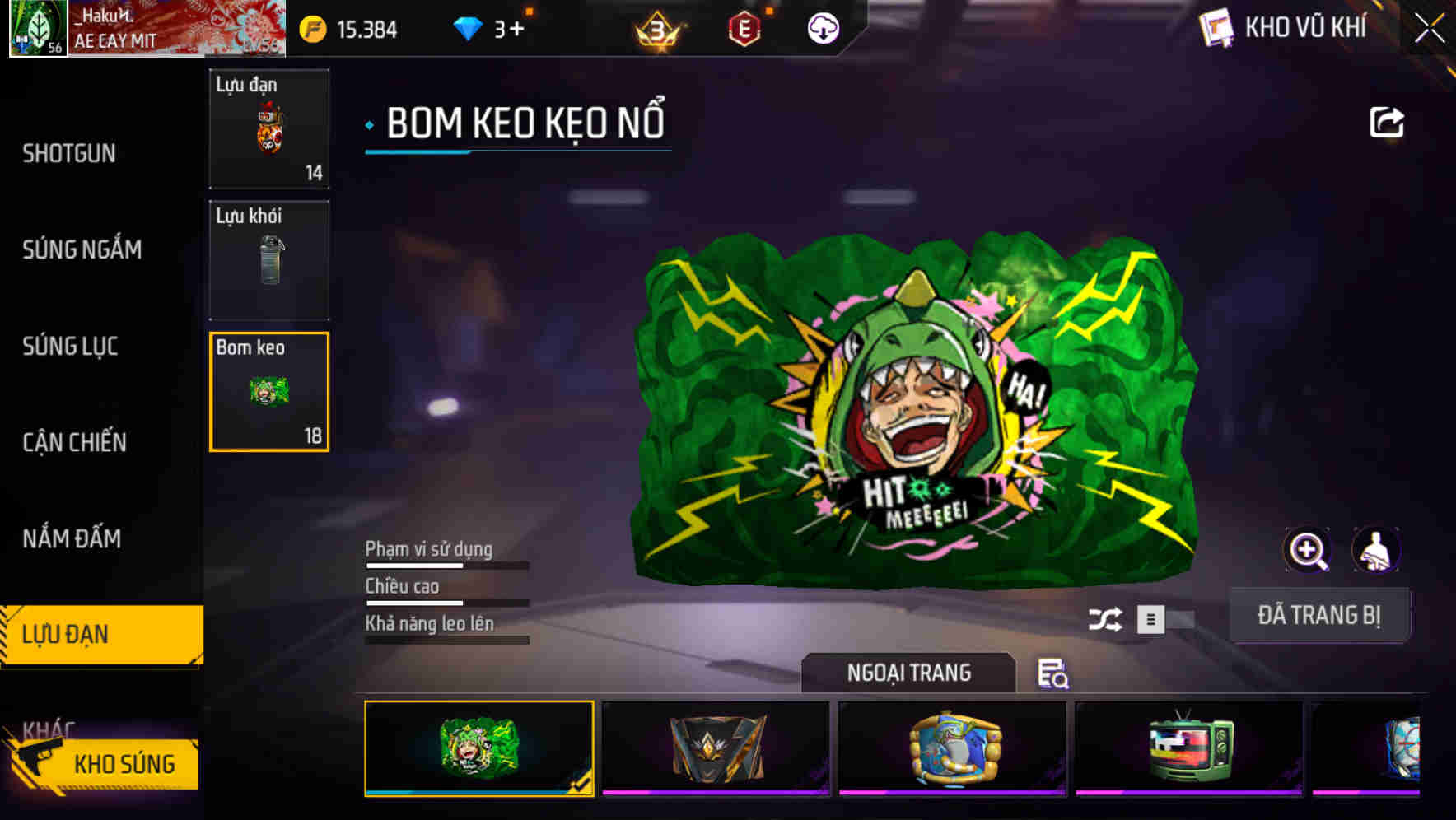Open the SÚNG NGẮM category
Image resolution: width=1456 pixels, height=820 pixels.
pyautogui.click(x=82, y=249)
